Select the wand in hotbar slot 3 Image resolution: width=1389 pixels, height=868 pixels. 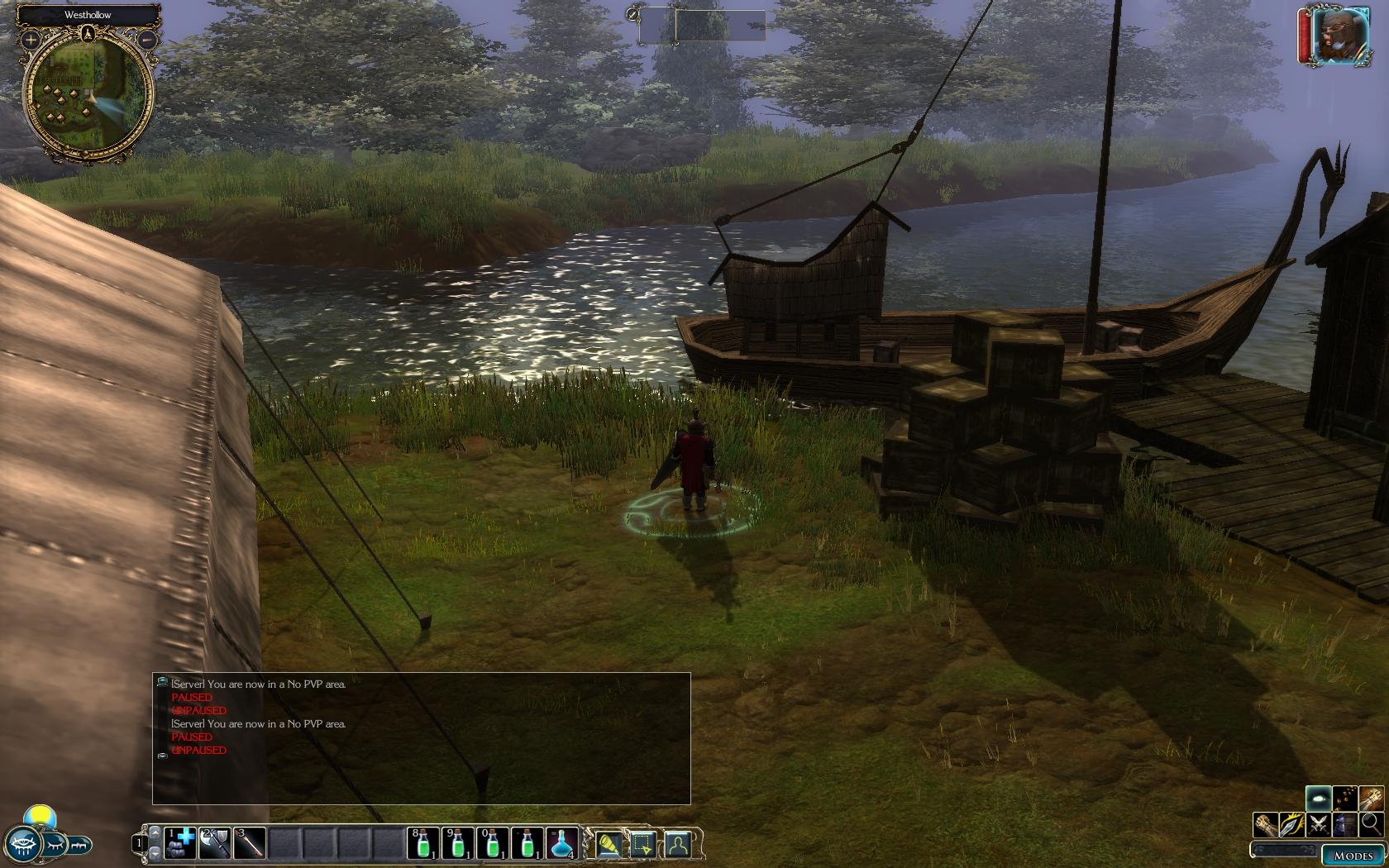coord(250,843)
